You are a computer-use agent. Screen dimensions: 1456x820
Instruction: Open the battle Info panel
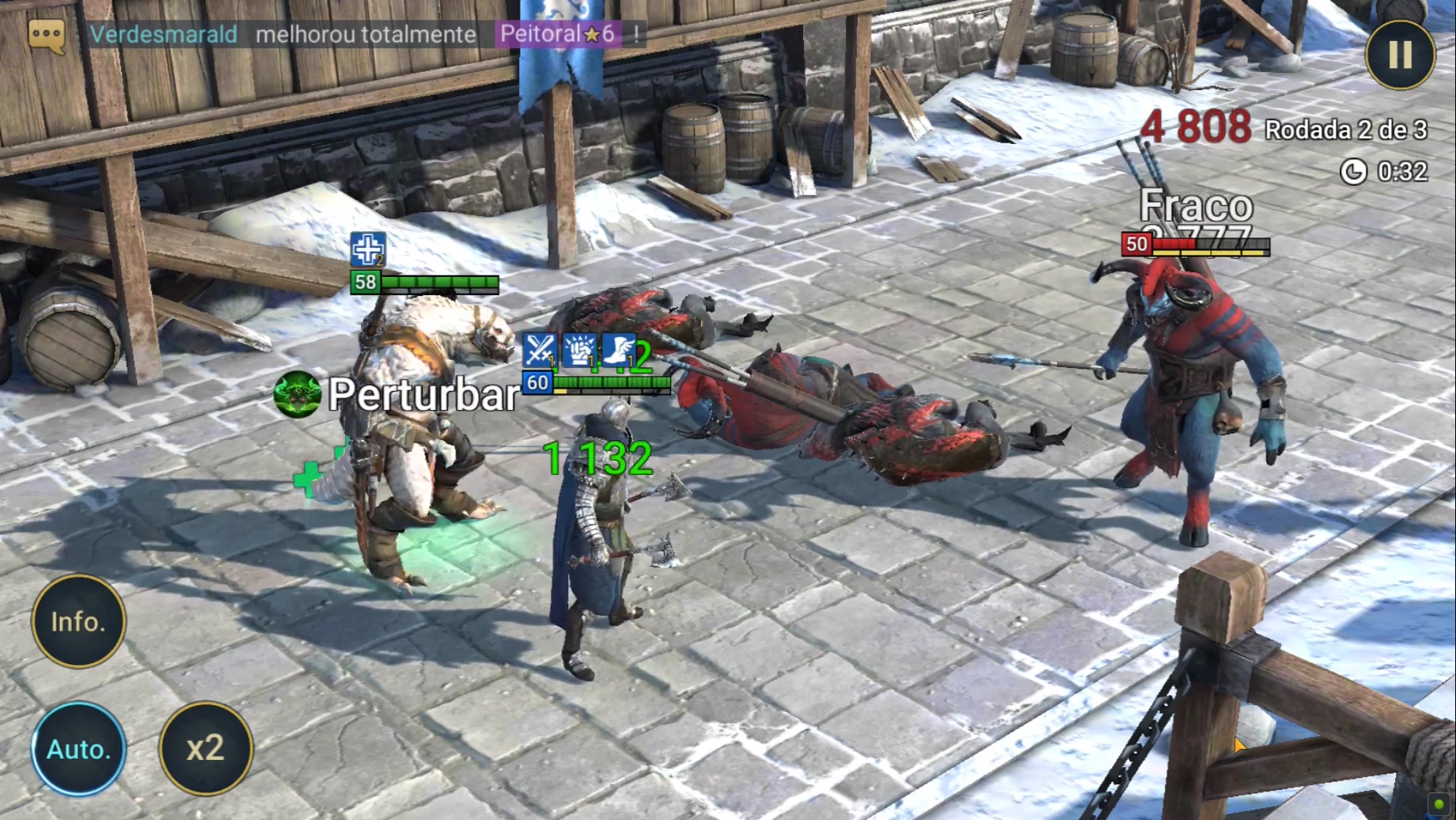click(x=78, y=622)
